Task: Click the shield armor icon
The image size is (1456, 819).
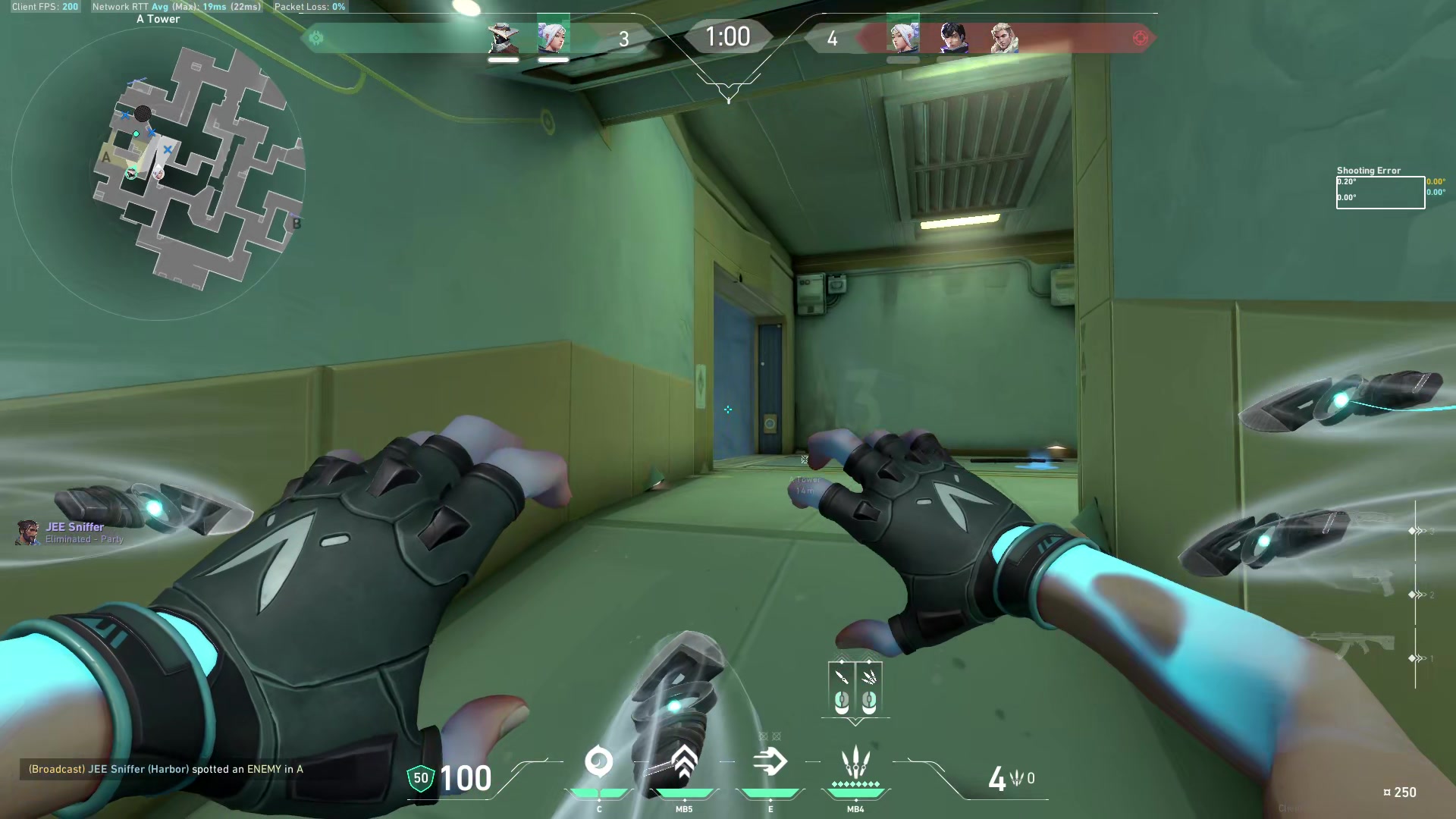Action: coord(421,778)
